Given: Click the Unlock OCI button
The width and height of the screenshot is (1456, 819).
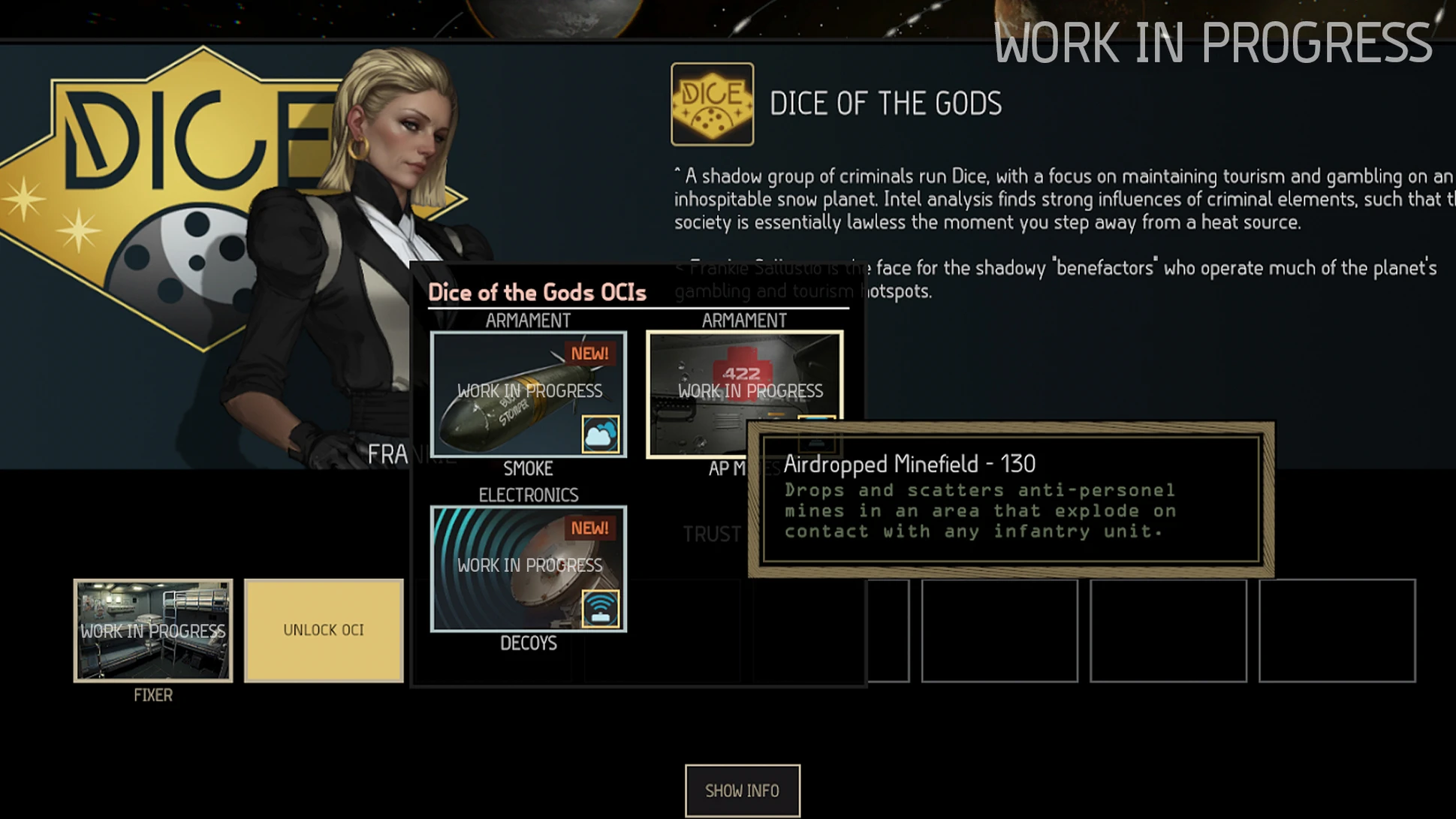Looking at the screenshot, I should click(324, 630).
